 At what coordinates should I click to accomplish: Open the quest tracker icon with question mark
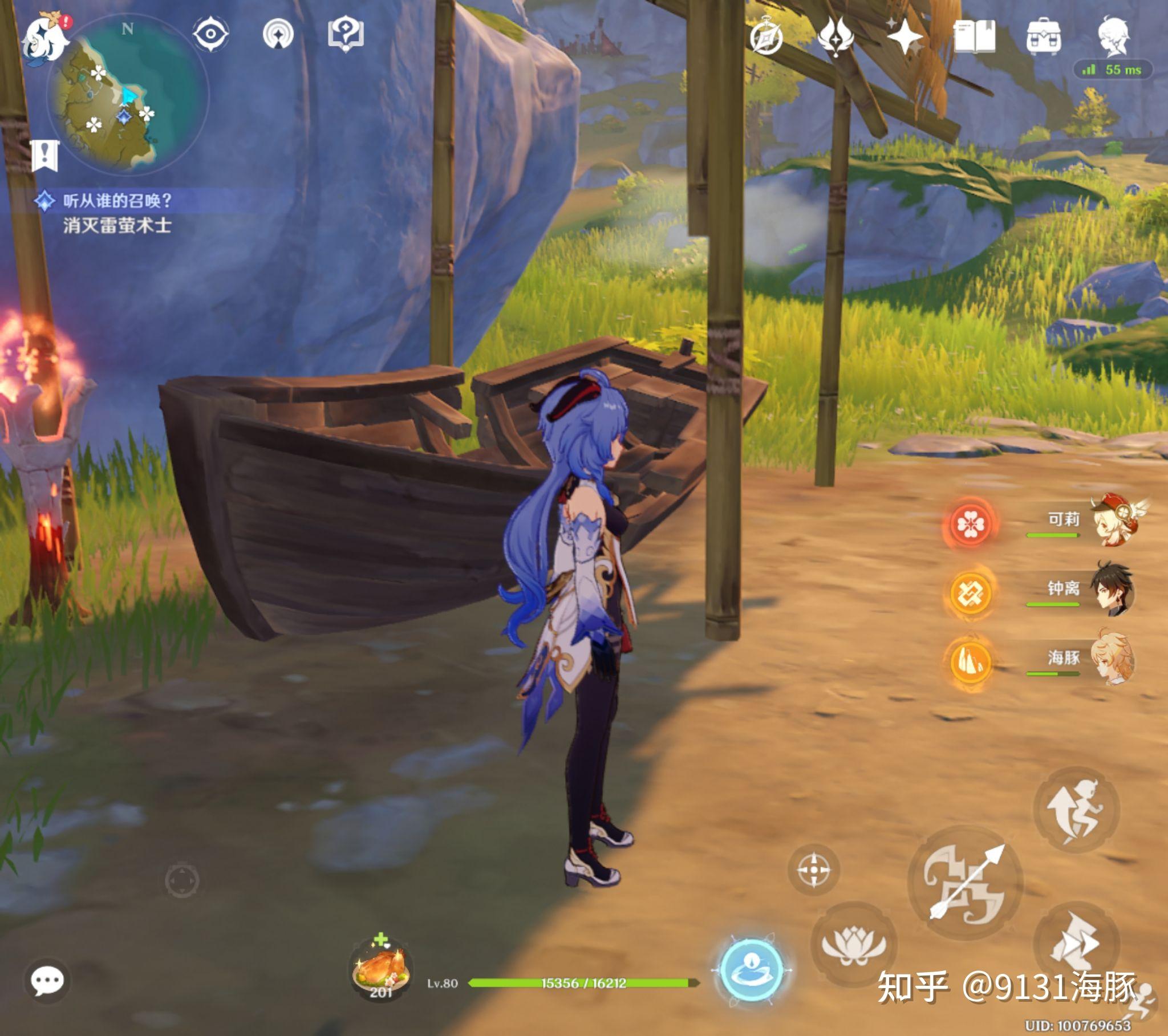click(x=345, y=34)
